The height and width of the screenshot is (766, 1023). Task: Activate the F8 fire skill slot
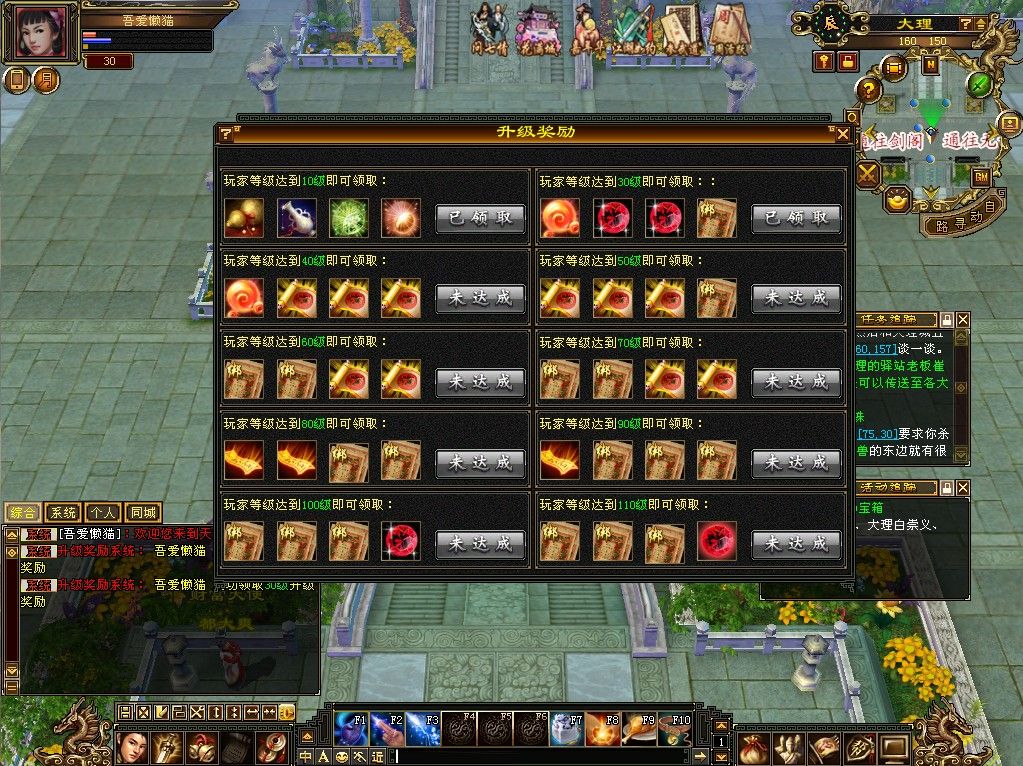coord(601,729)
